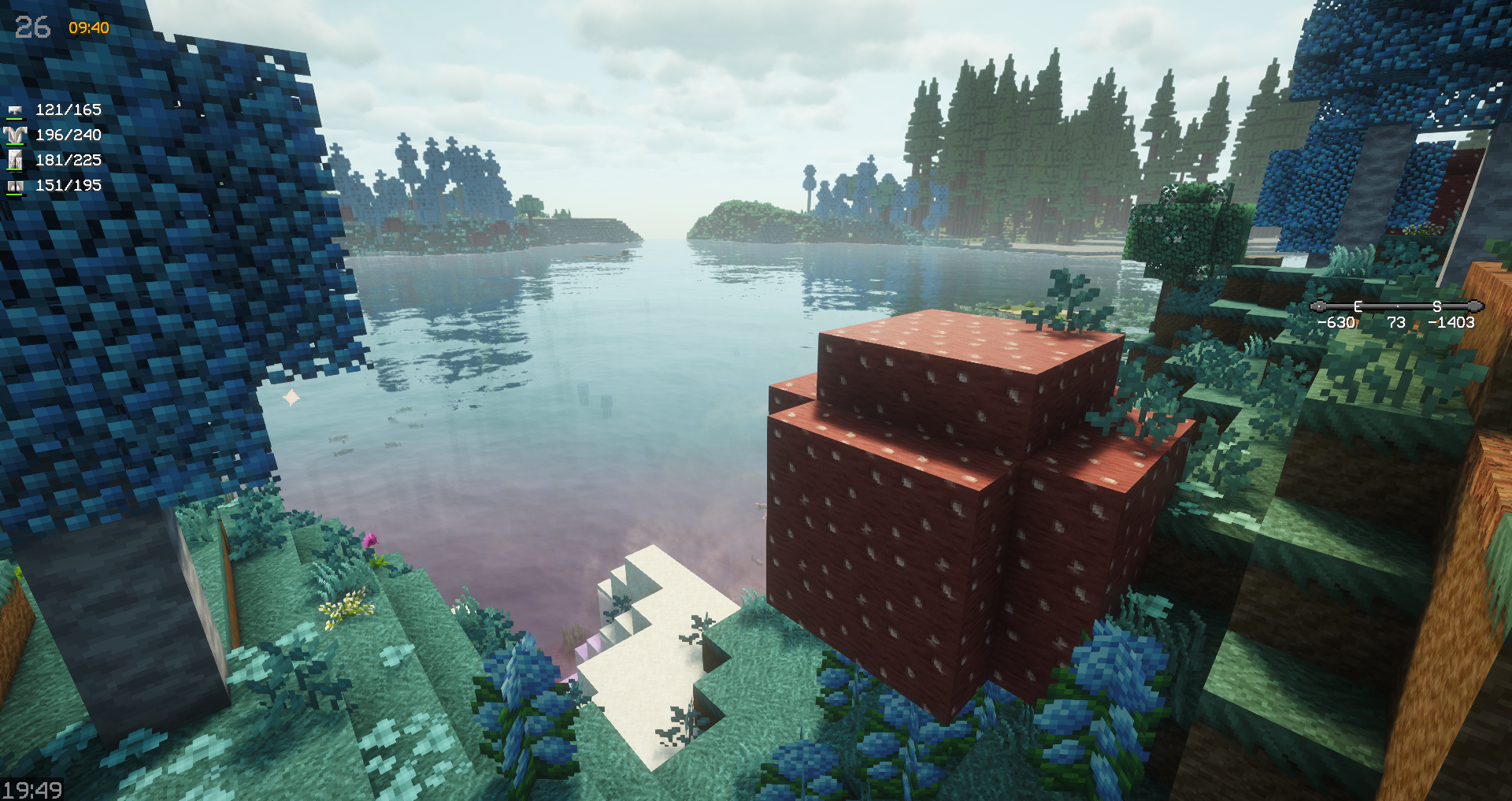This screenshot has height=801, width=1512.
Task: Choose the iron boots durability icon
Action: (x=15, y=186)
